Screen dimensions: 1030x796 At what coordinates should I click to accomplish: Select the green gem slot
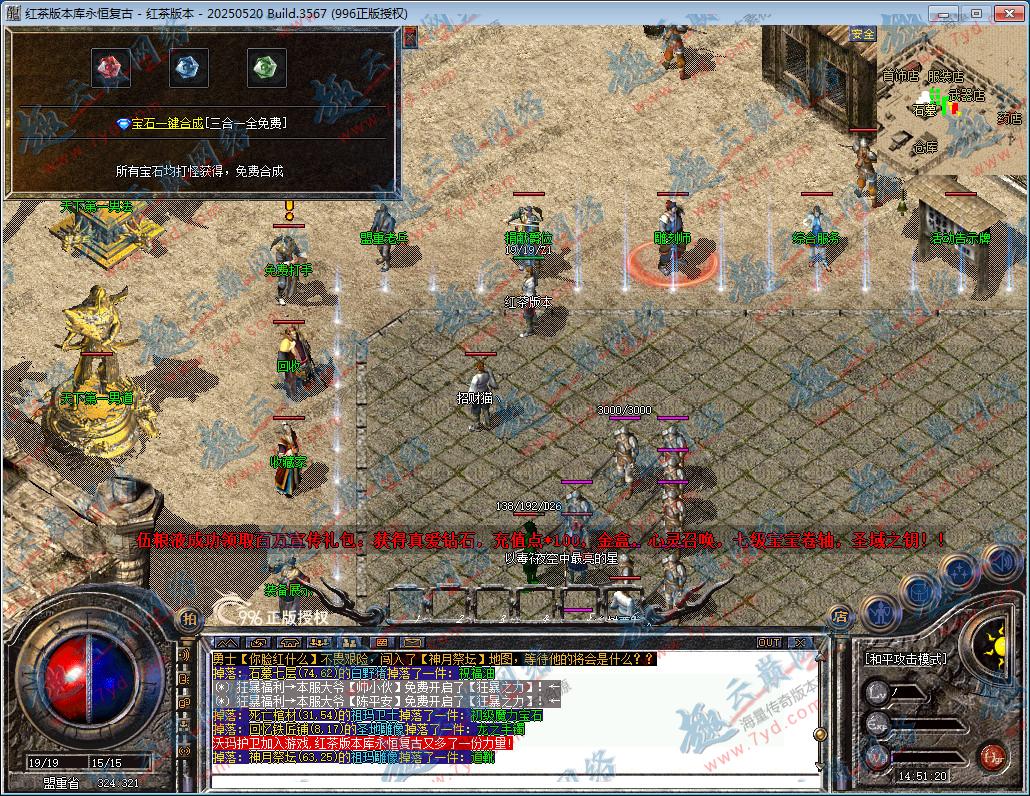pyautogui.click(x=266, y=68)
